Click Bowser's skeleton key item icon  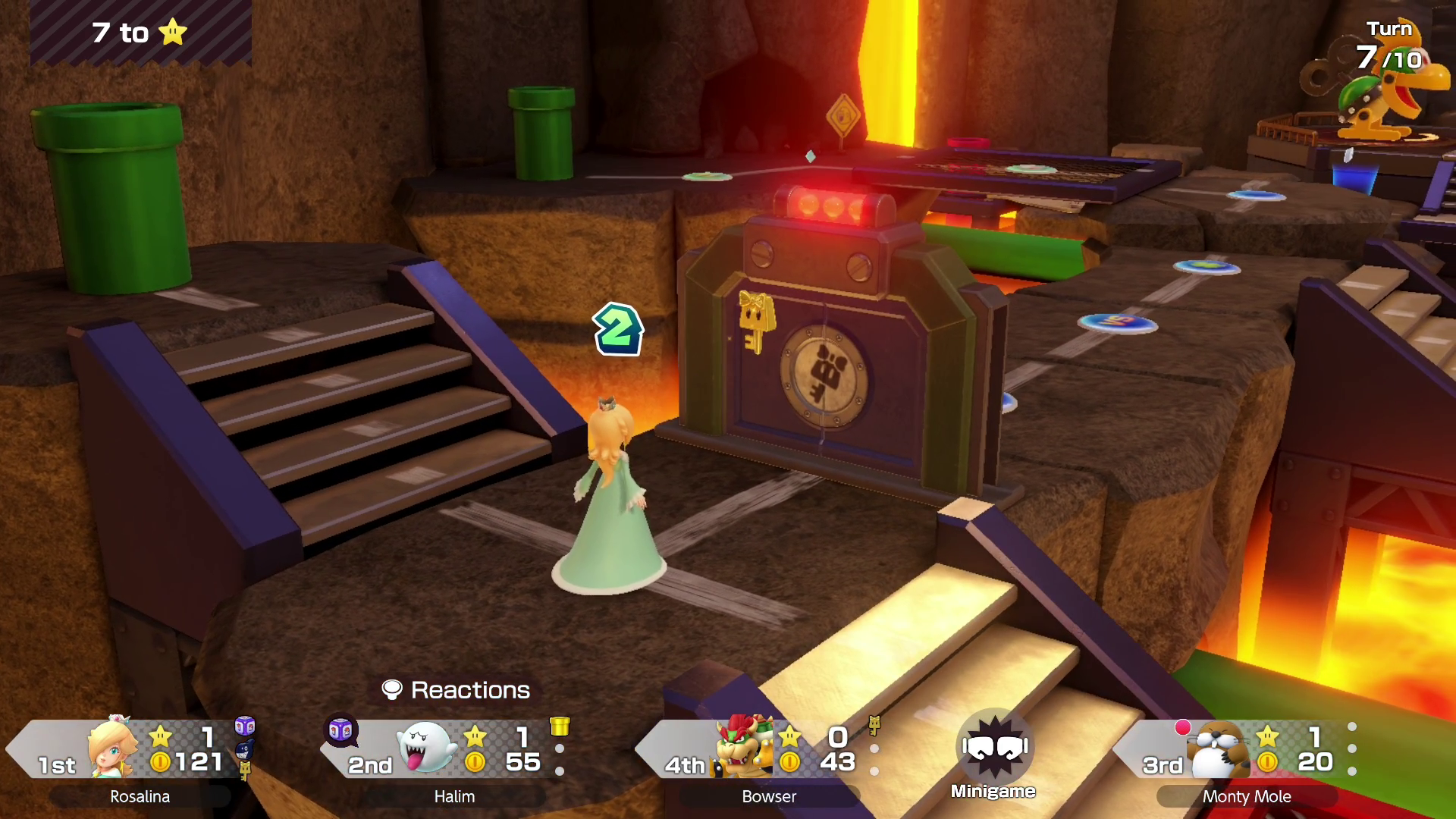(874, 726)
